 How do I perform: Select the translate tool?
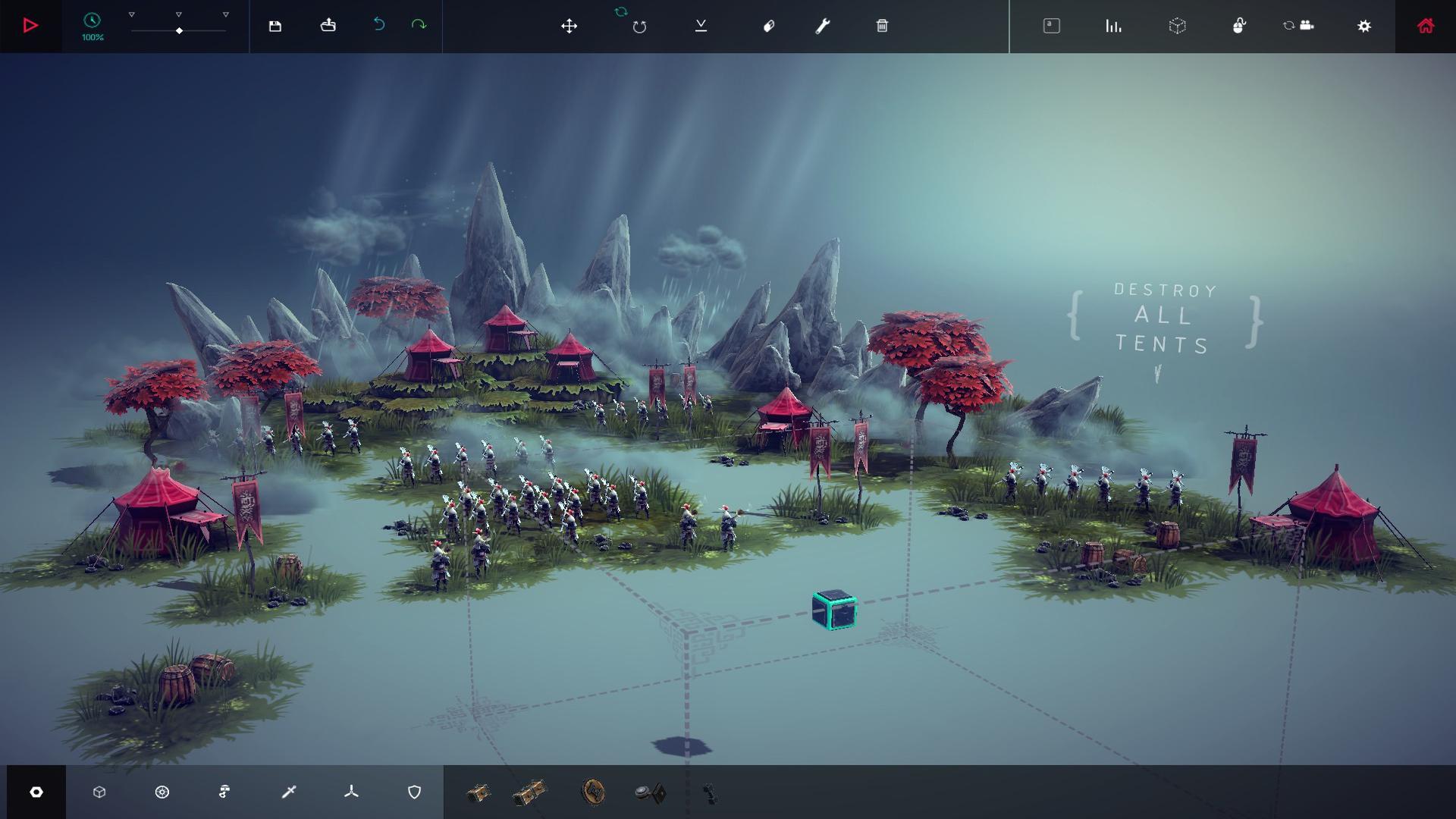(570, 25)
